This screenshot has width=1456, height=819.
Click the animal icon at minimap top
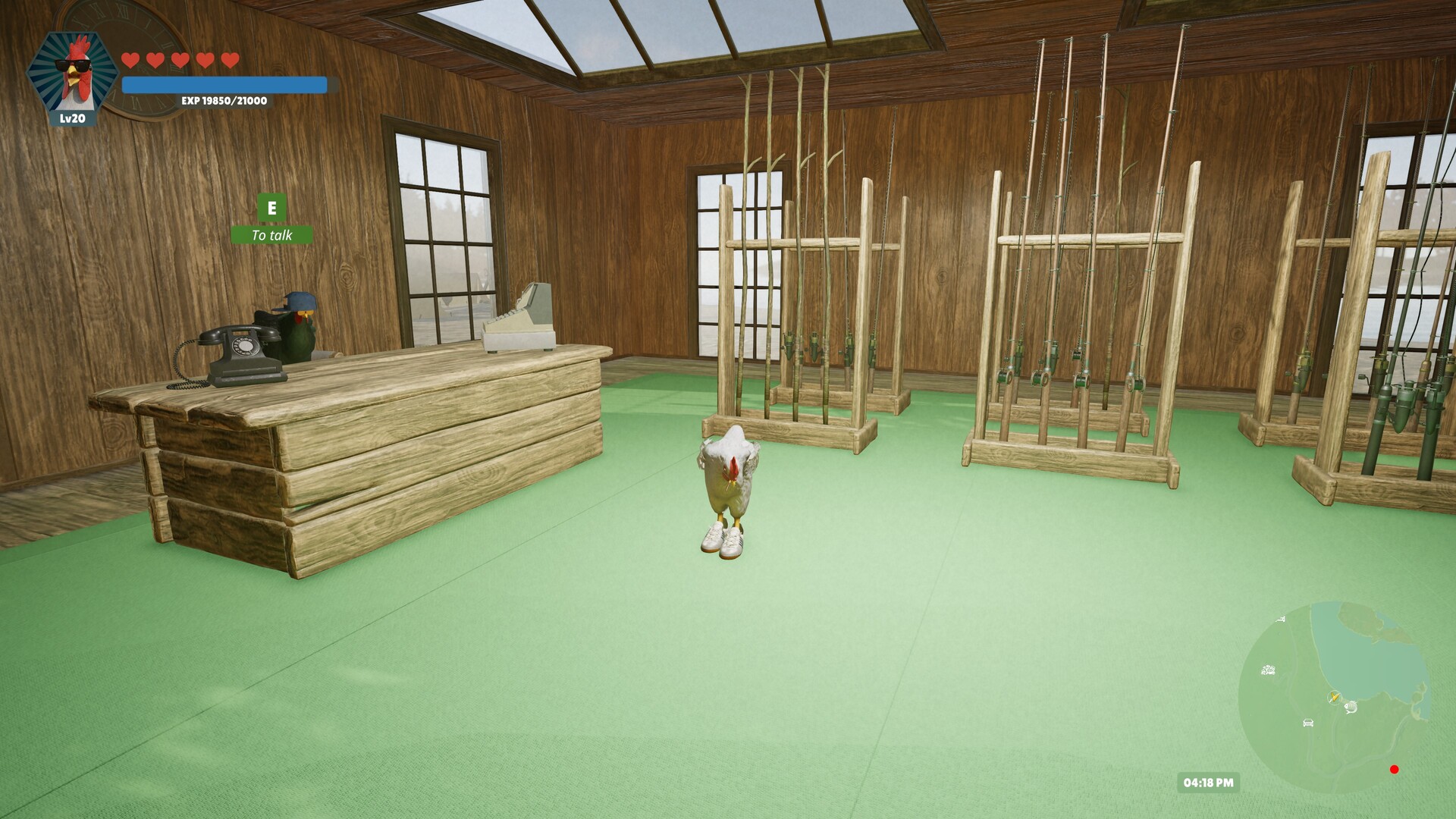coord(1281,619)
